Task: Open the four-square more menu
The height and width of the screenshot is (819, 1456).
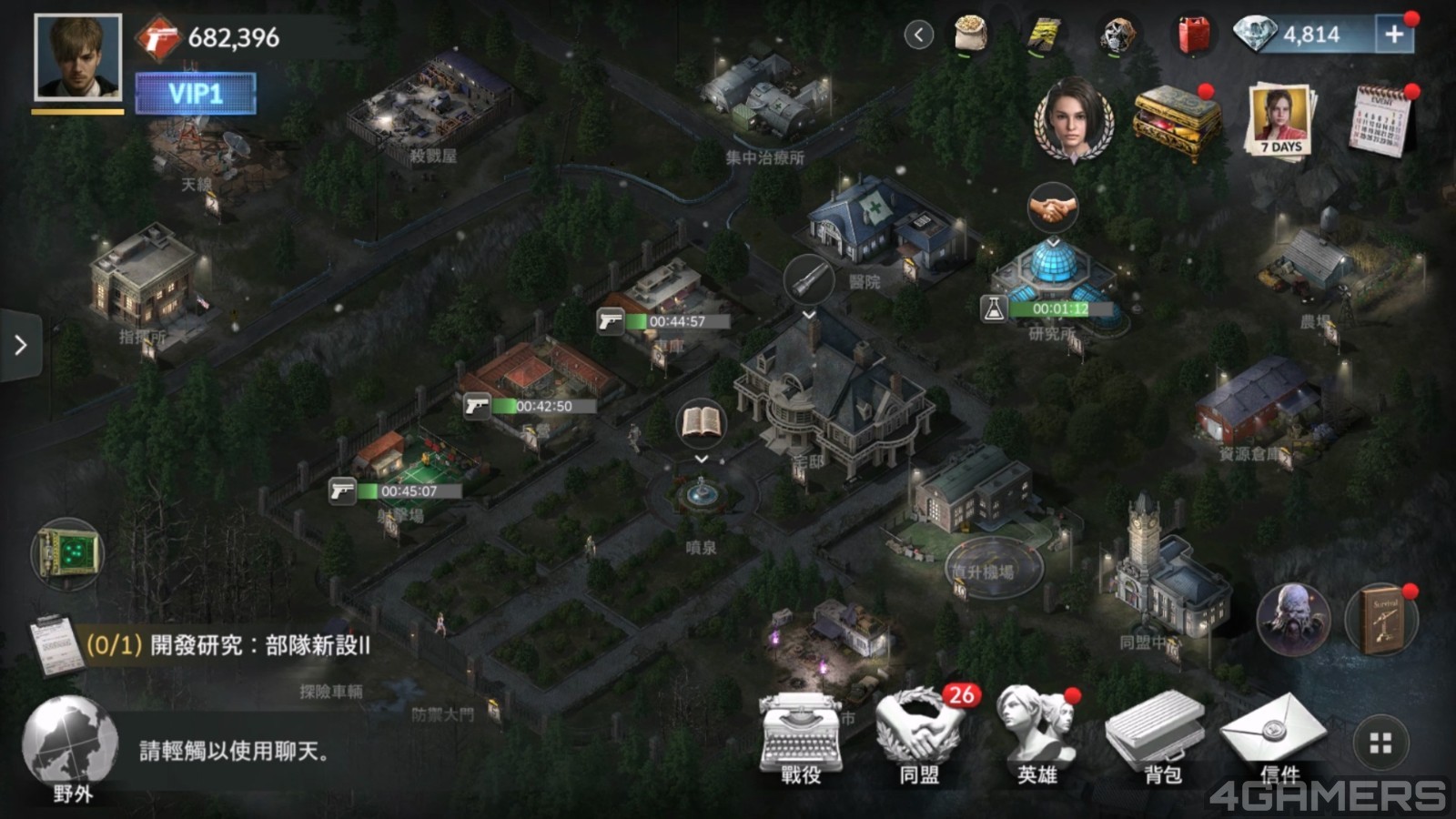Action: coord(1380,743)
